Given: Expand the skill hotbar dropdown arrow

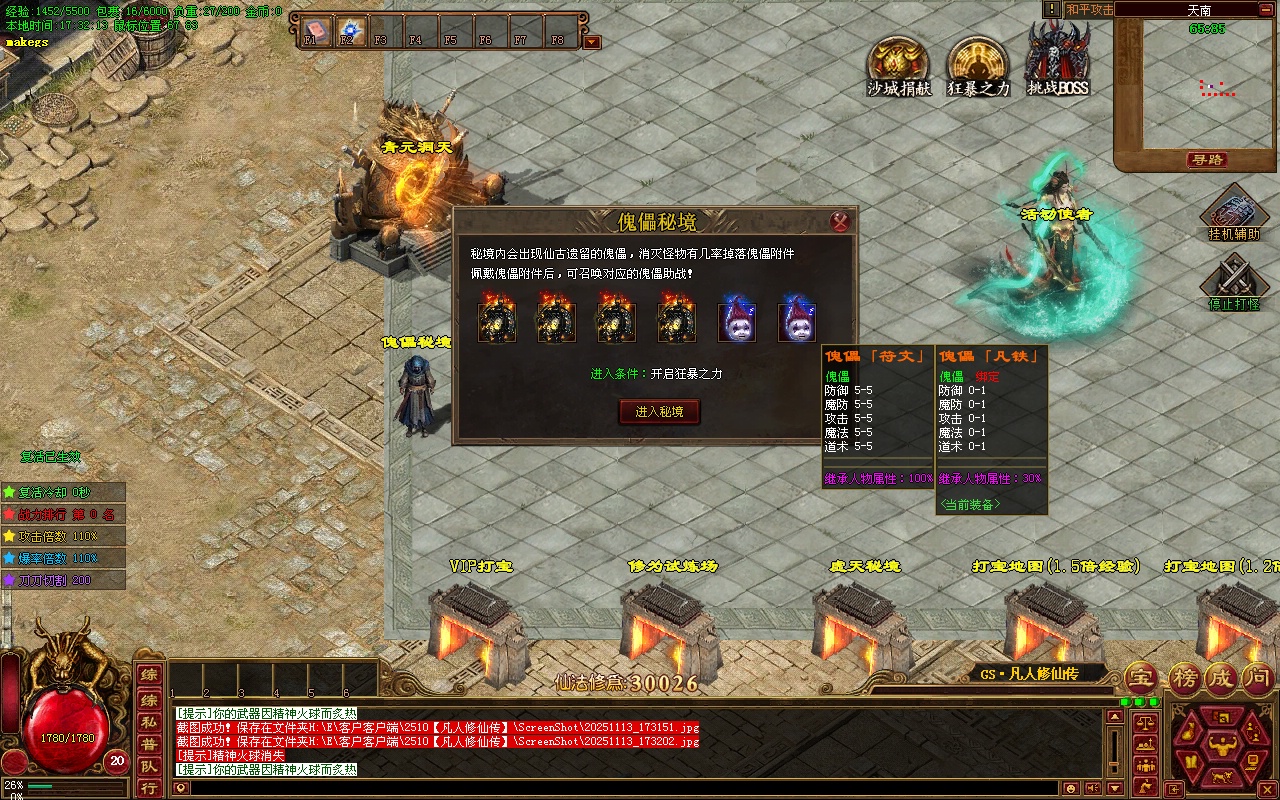Looking at the screenshot, I should [592, 42].
